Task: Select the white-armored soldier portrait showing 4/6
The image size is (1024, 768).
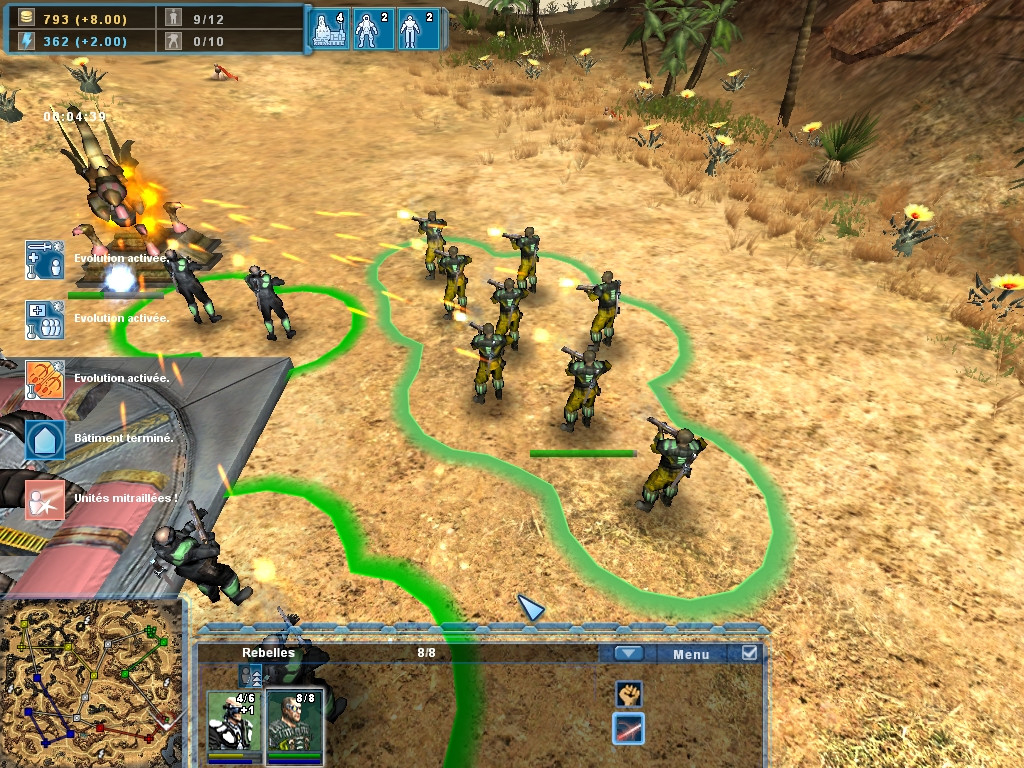Action: click(234, 722)
